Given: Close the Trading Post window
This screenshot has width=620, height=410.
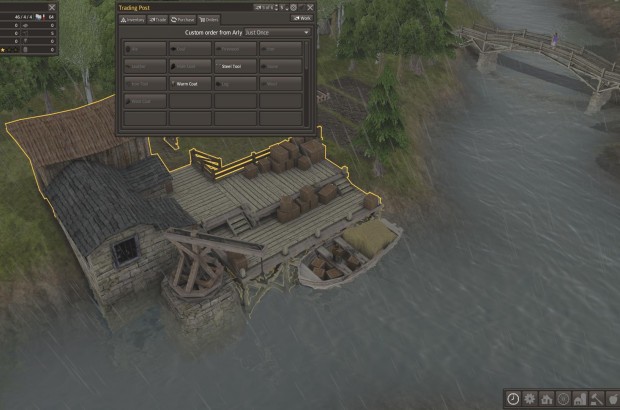Looking at the screenshot, I should [x=310, y=6].
